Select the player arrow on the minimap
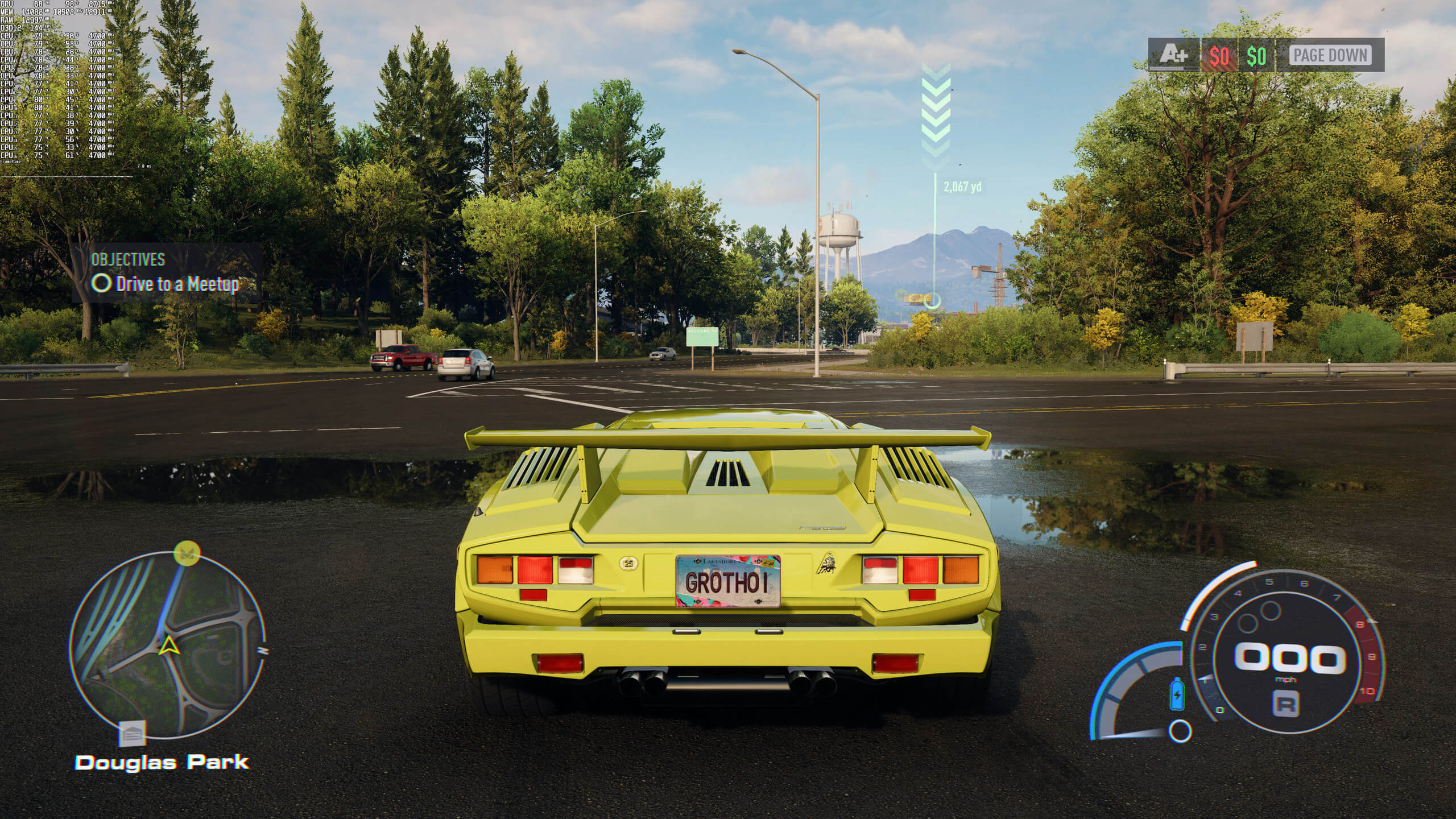 pyautogui.click(x=168, y=645)
